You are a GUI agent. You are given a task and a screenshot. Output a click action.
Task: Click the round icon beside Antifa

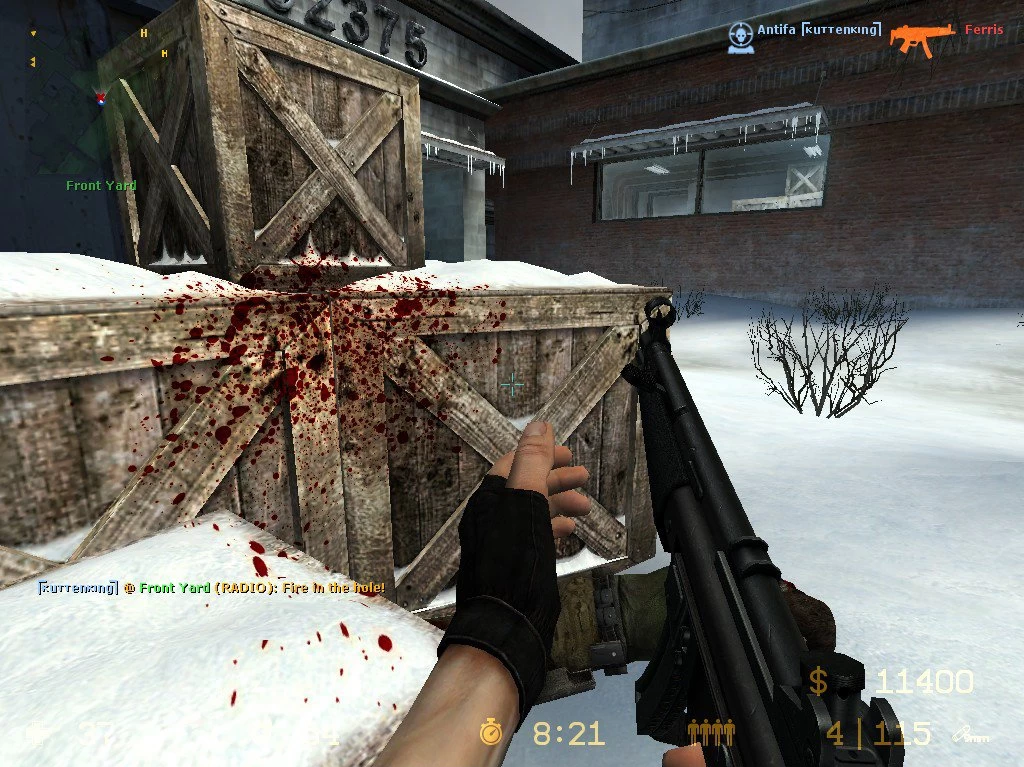coord(740,35)
